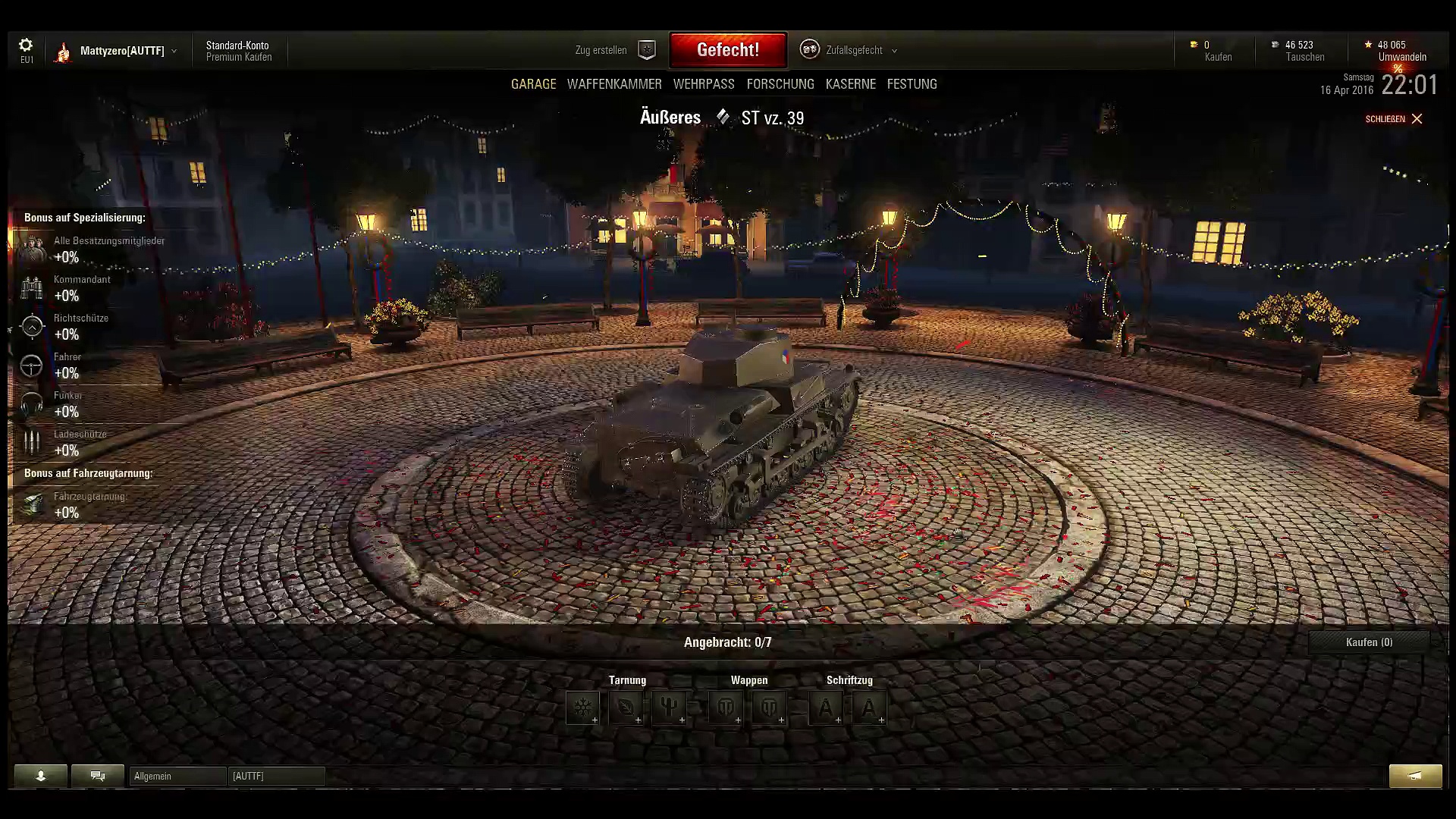Click the Kaufen (0) purchase button
1456x819 pixels.
[x=1369, y=642]
